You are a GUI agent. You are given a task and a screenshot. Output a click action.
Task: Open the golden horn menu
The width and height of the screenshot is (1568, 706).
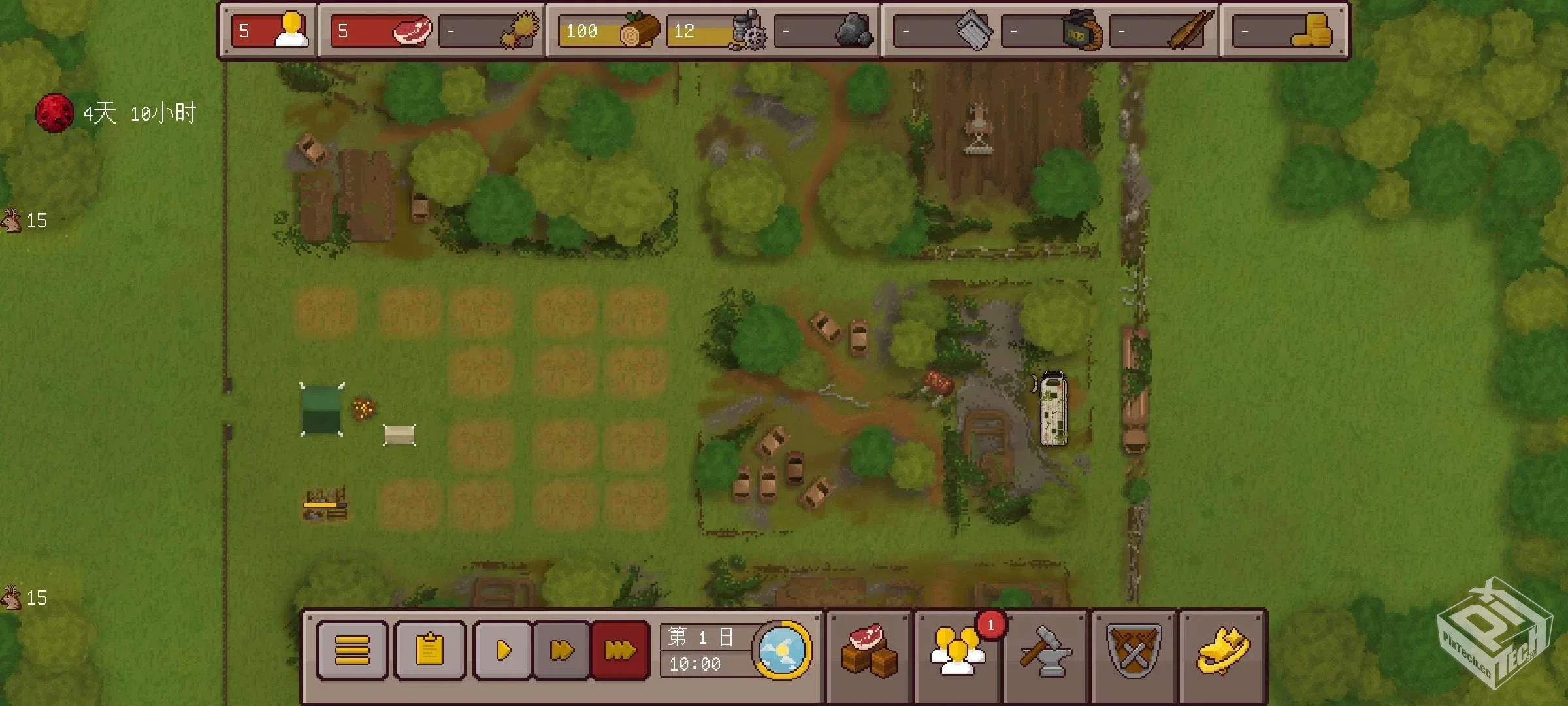[x=1223, y=651]
